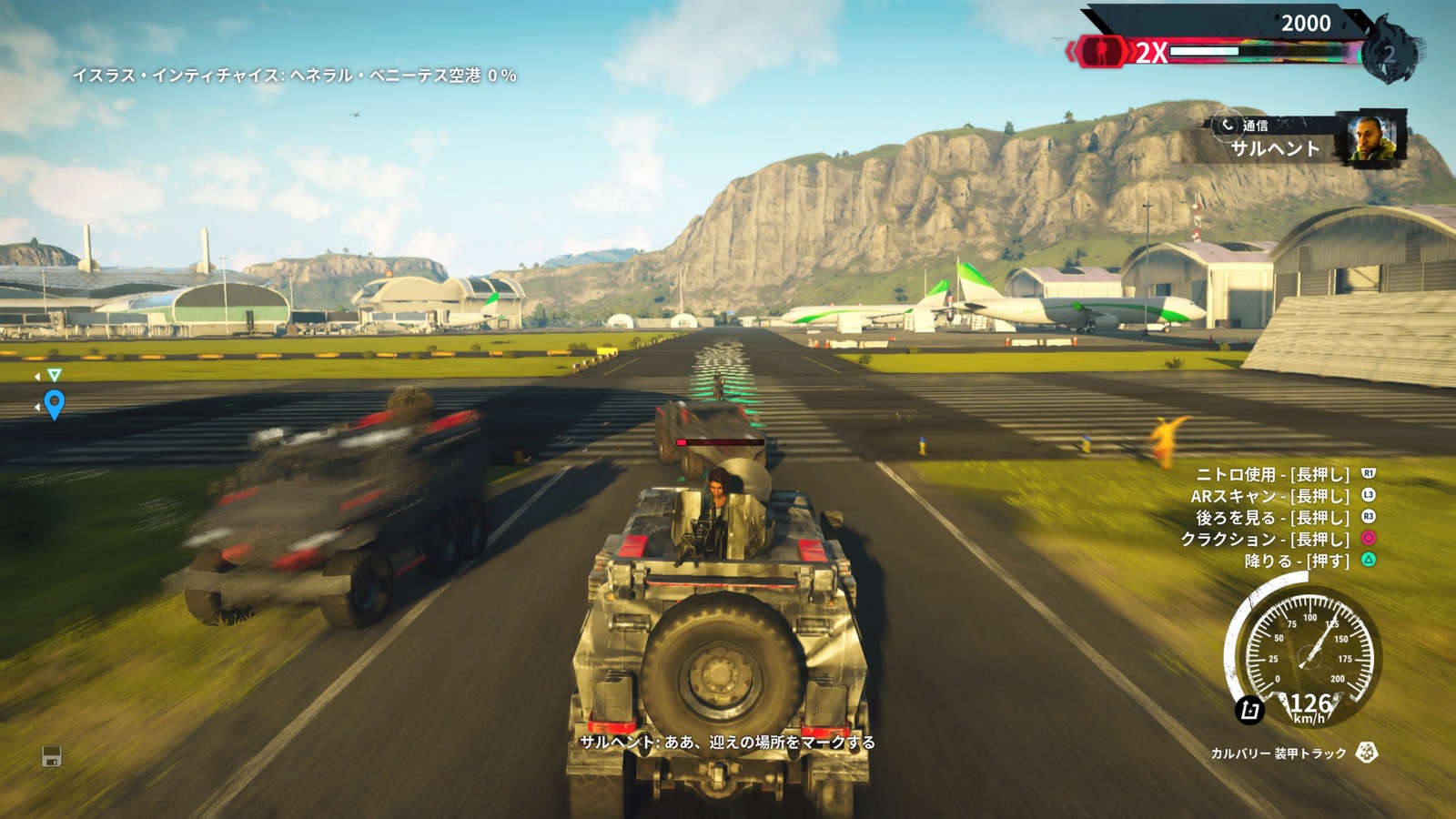Click the Sargento caller portrait
The image size is (1456, 819).
pos(1374,137)
